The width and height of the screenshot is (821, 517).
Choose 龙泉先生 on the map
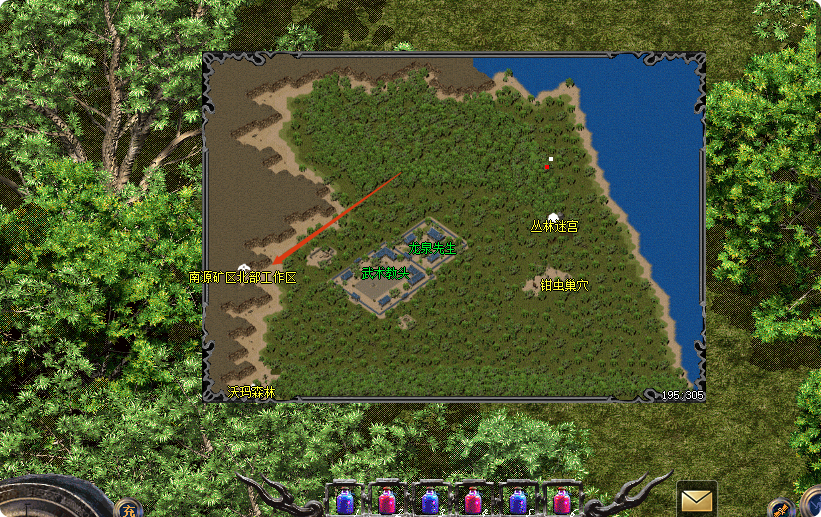pyautogui.click(x=438, y=247)
